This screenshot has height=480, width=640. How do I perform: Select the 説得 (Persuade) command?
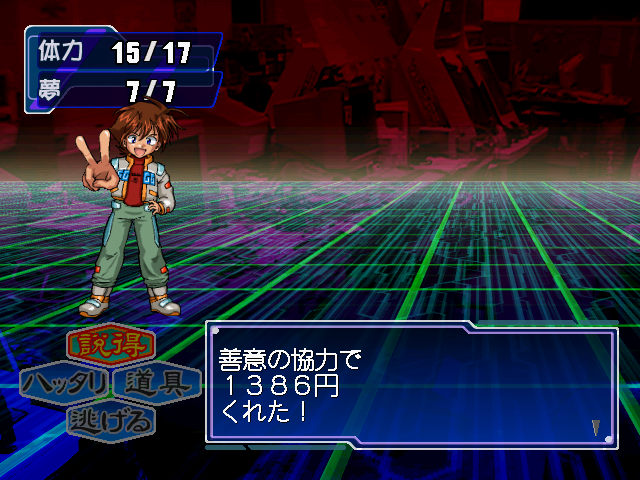[111, 346]
